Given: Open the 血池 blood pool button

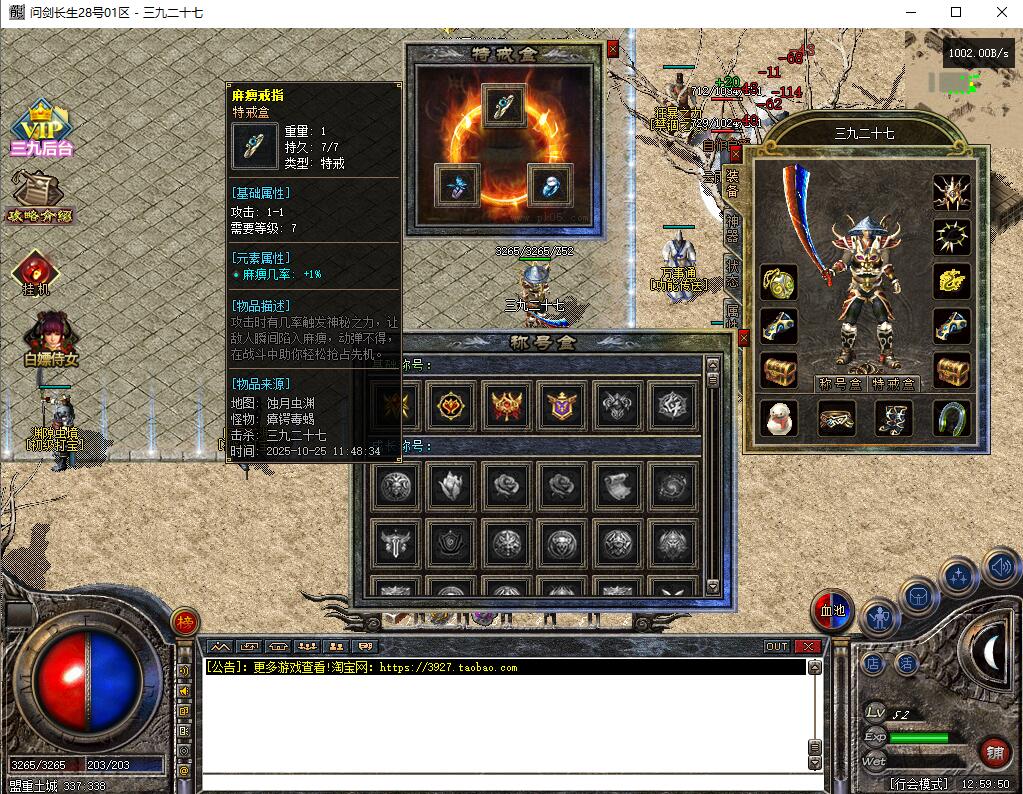Looking at the screenshot, I should (832, 611).
